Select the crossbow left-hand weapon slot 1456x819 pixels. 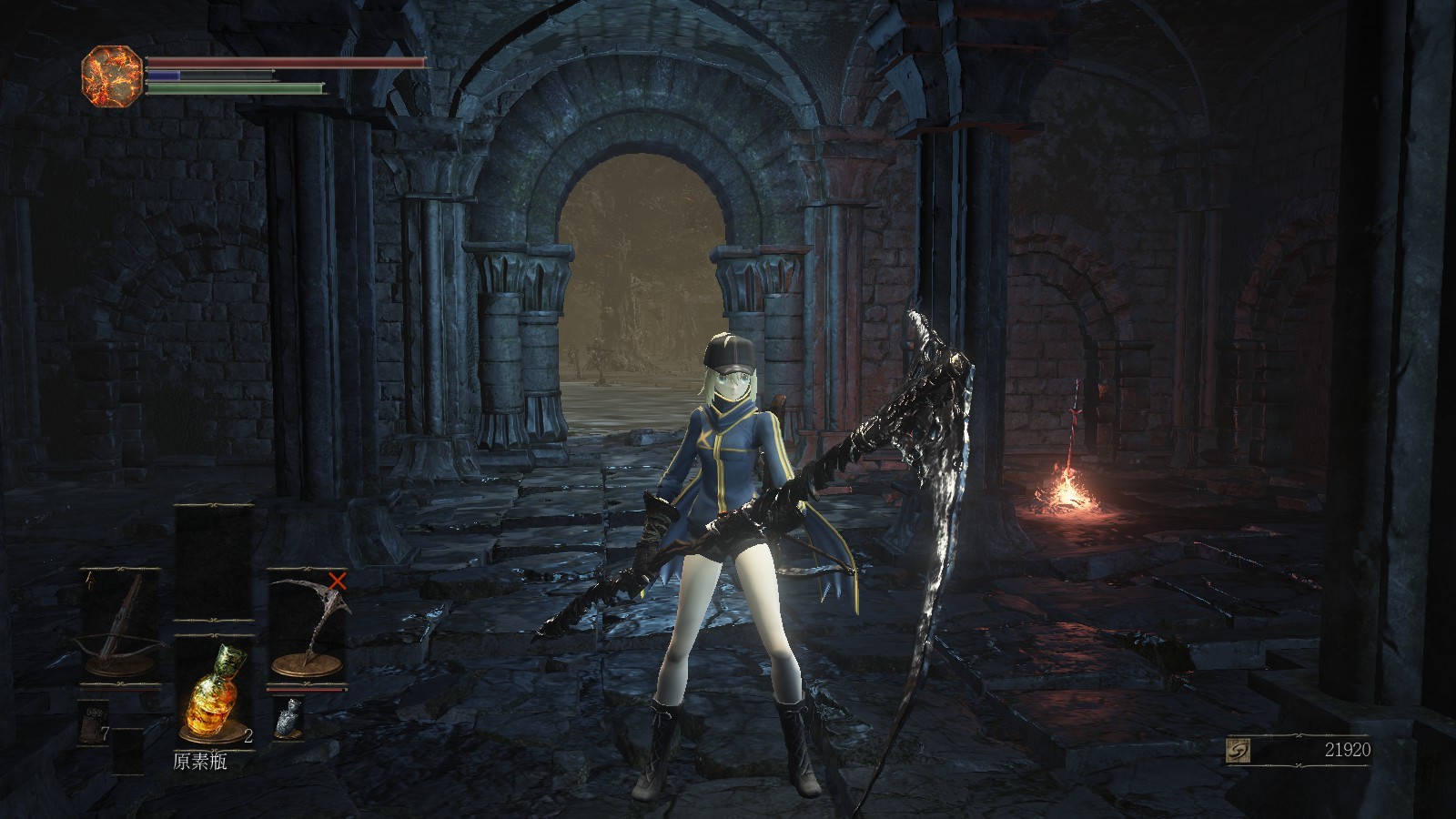(x=121, y=626)
